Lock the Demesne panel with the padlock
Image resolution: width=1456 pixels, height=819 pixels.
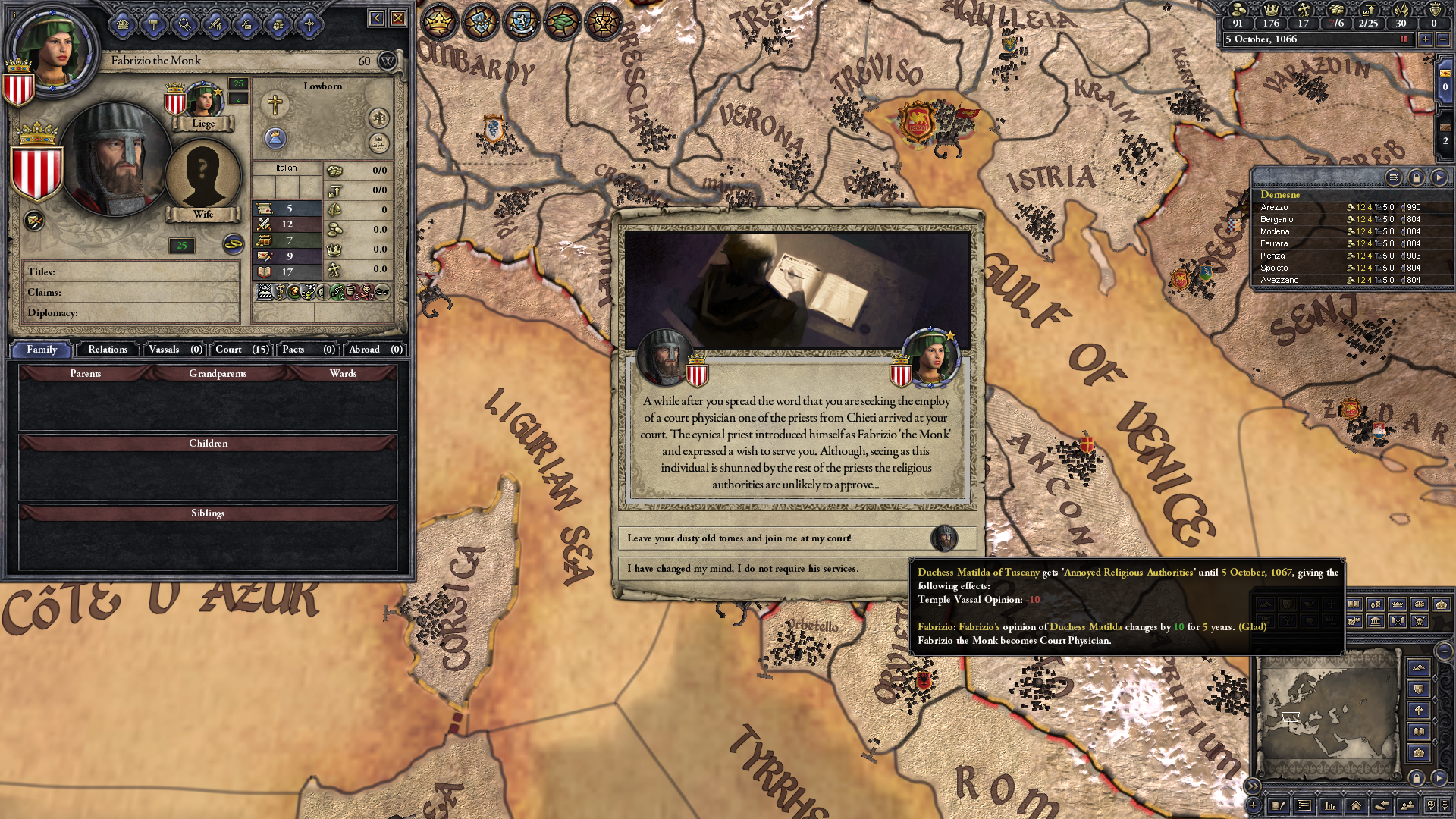1417,177
